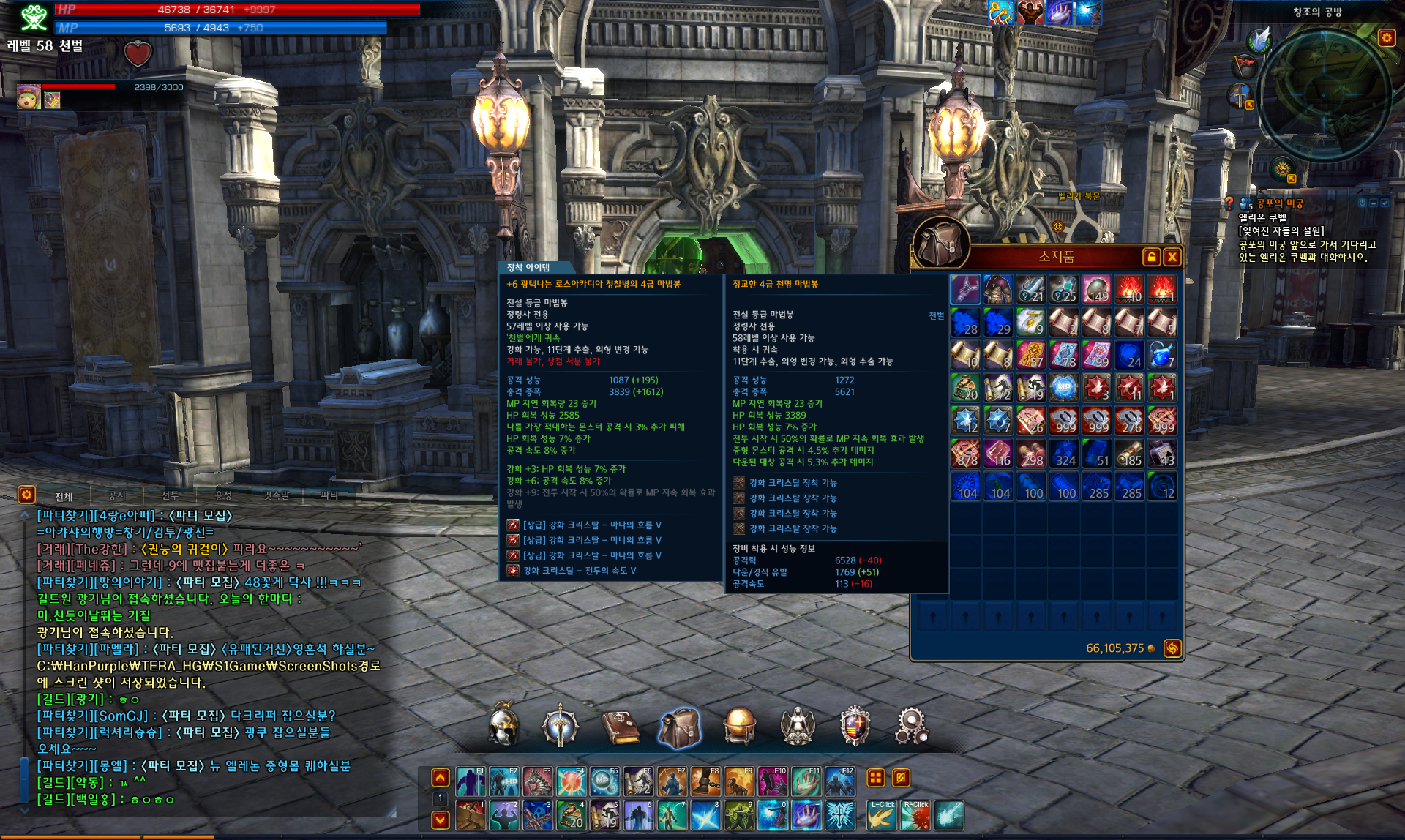Click the gold sort button beside currency
Image resolution: width=1405 pixels, height=840 pixels.
[x=1172, y=648]
